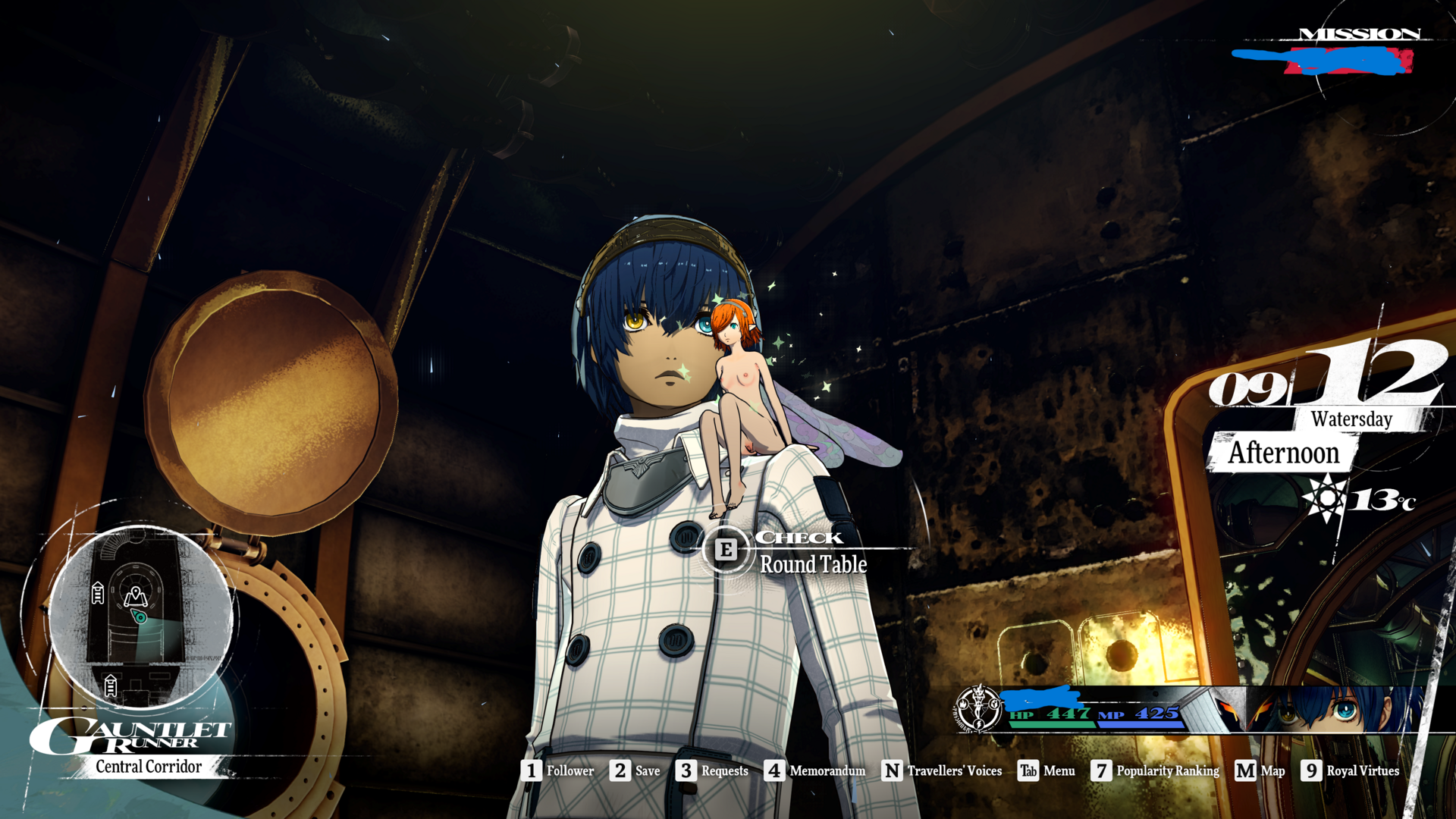Image resolution: width=1456 pixels, height=819 pixels.
Task: Choose the Save shortcut
Action: coord(635,770)
